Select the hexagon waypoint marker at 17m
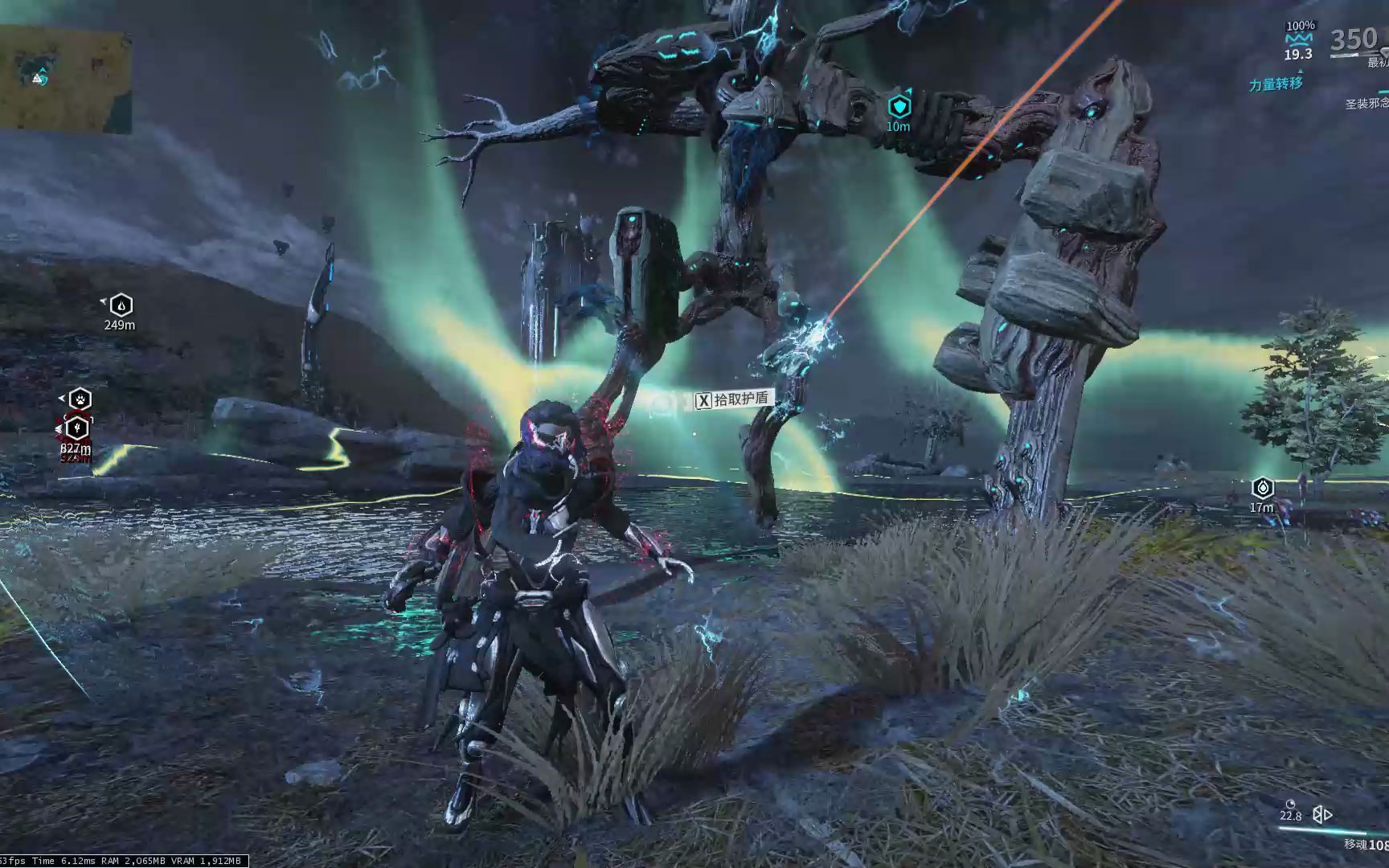 point(1263,488)
